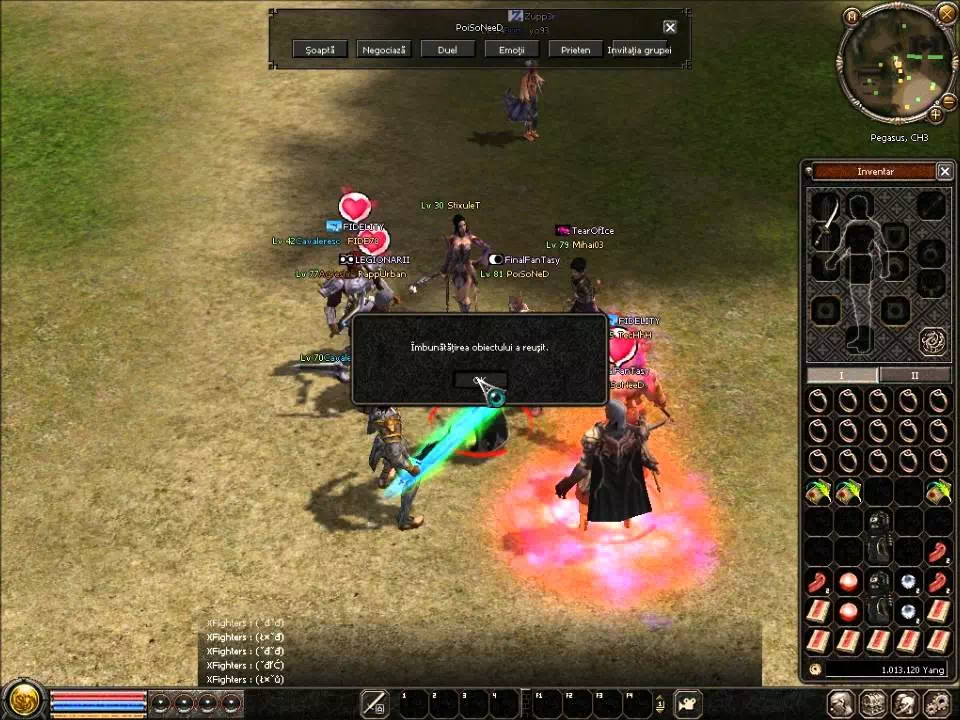Send a group invite with Invitația grupei
The height and width of the screenshot is (720, 960).
coord(639,49)
